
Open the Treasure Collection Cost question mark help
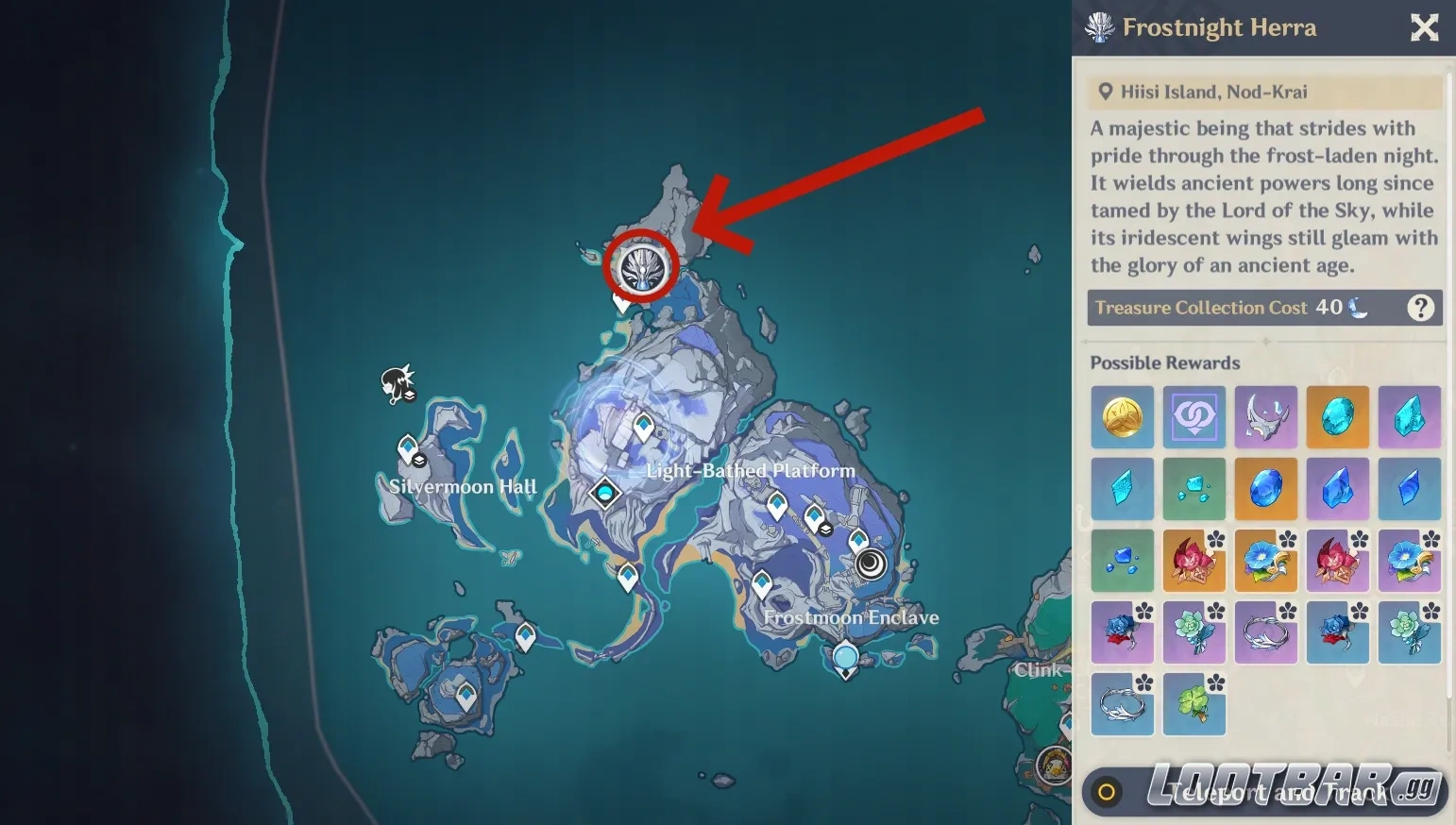point(1421,308)
